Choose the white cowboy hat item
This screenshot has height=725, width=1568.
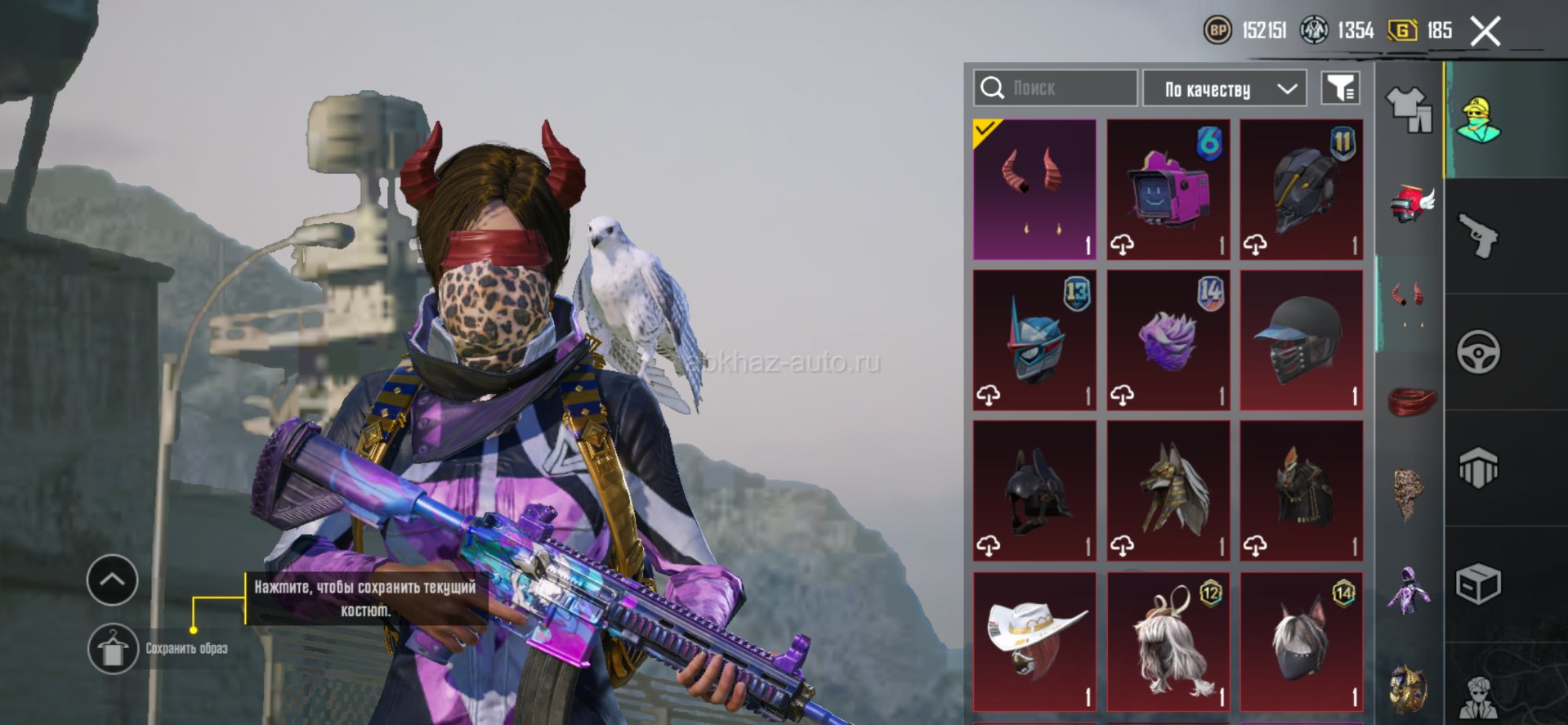click(x=1034, y=642)
